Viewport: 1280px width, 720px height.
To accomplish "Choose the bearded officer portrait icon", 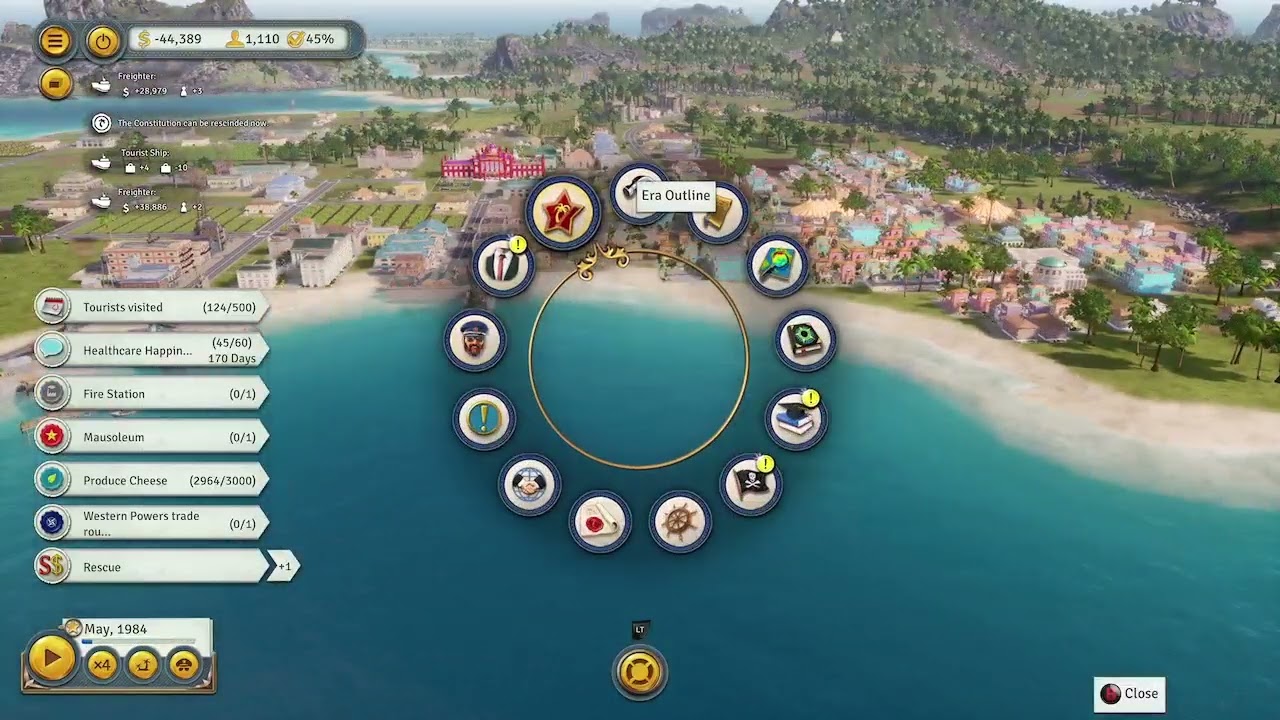I will tap(475, 340).
